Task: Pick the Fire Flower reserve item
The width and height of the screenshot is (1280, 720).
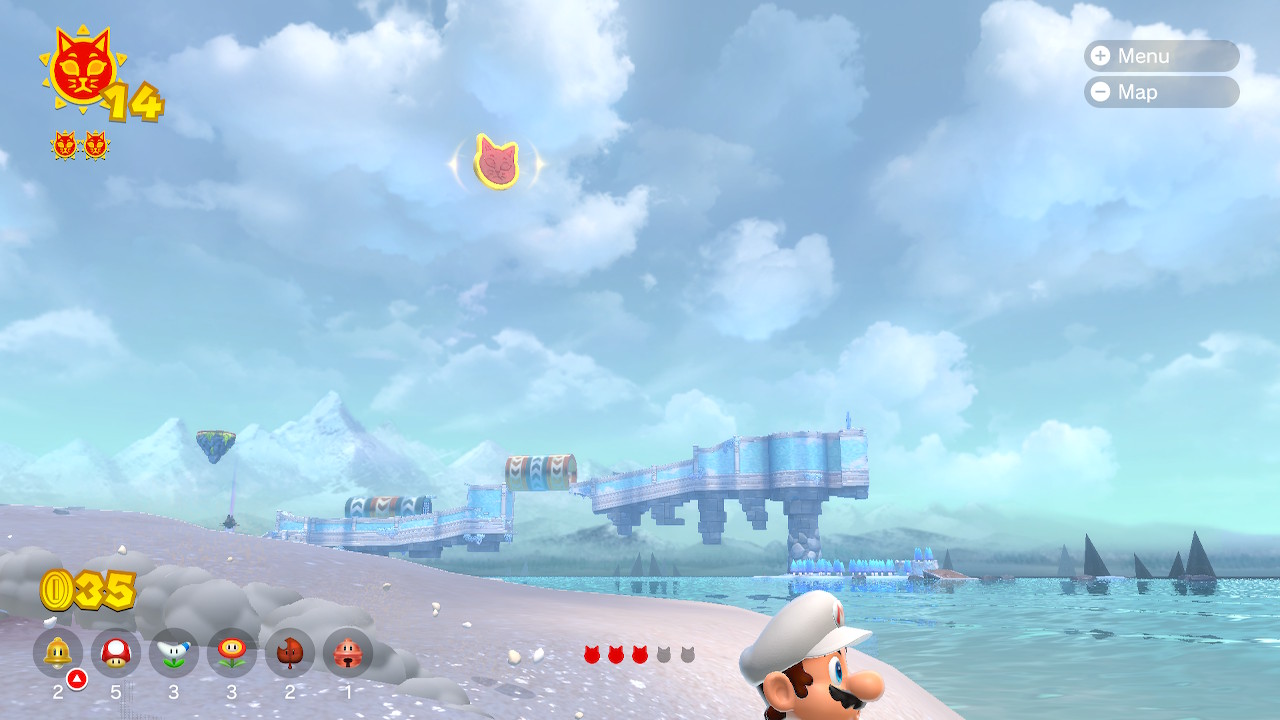Action: click(232, 653)
